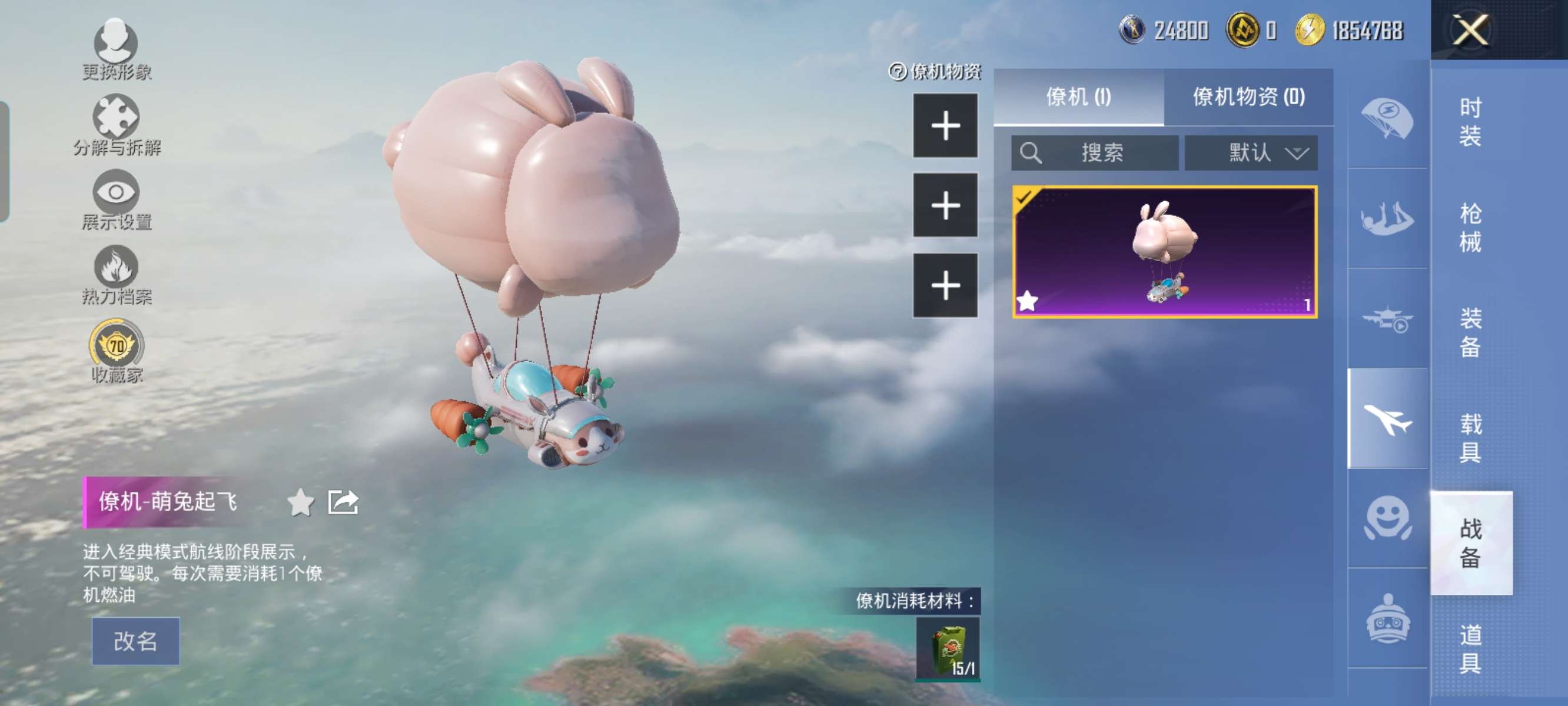Screen dimensions: 1568x706
Task: Open 热力档案 heat archive
Action: [x=117, y=275]
